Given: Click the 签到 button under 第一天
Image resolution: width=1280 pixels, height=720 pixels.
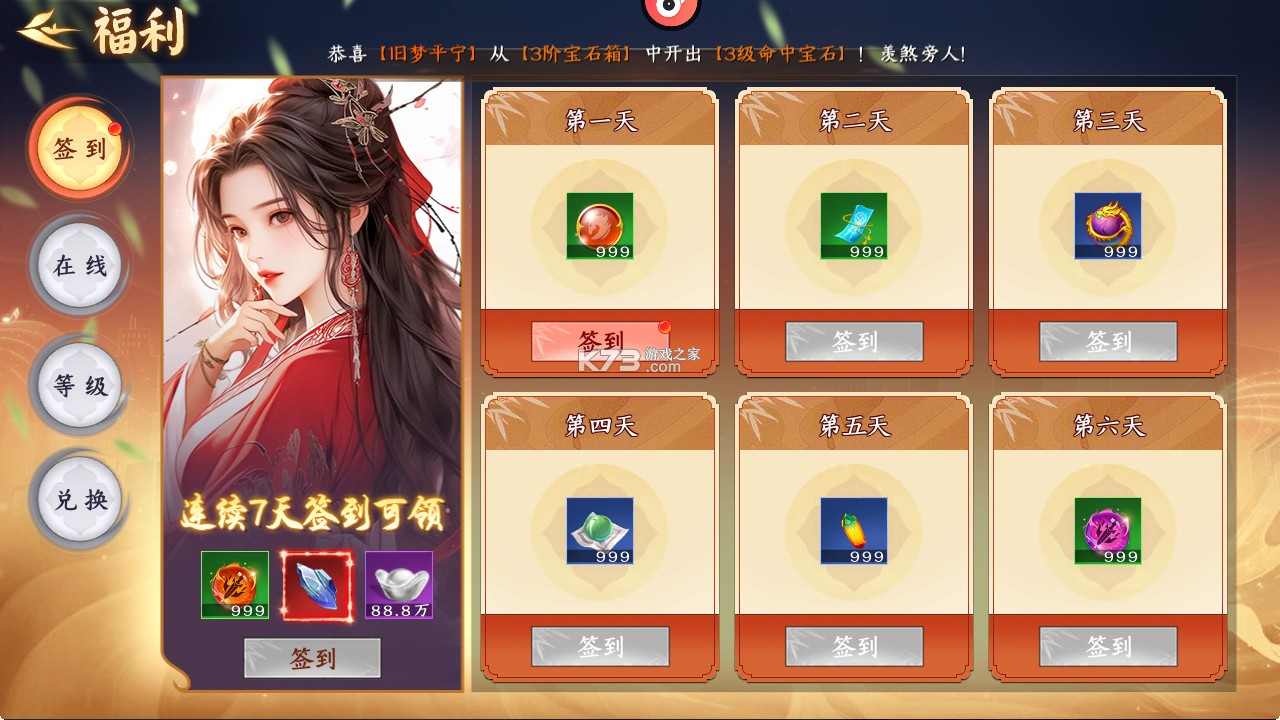Looking at the screenshot, I should (x=600, y=342).
